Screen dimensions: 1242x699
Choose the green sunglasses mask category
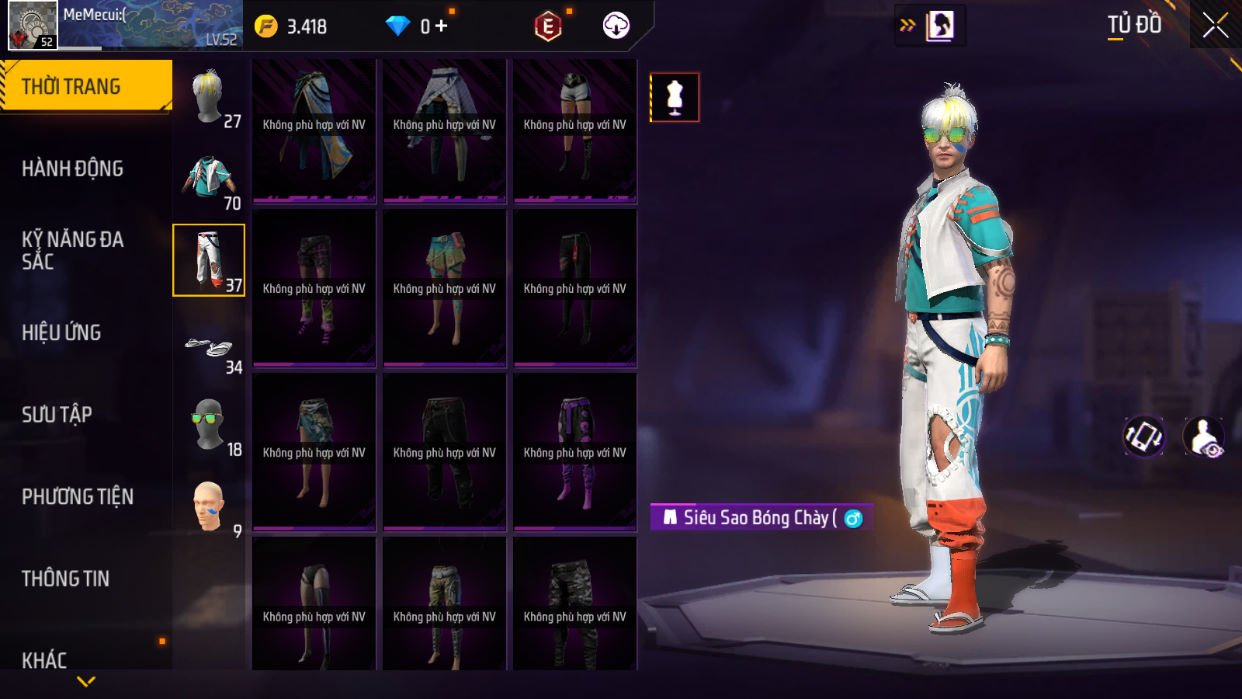(209, 425)
